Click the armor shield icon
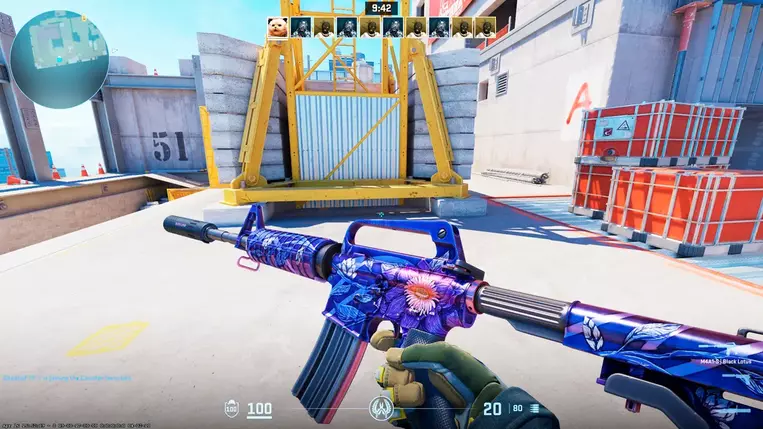Viewport: 763px width, 429px height. (231, 409)
